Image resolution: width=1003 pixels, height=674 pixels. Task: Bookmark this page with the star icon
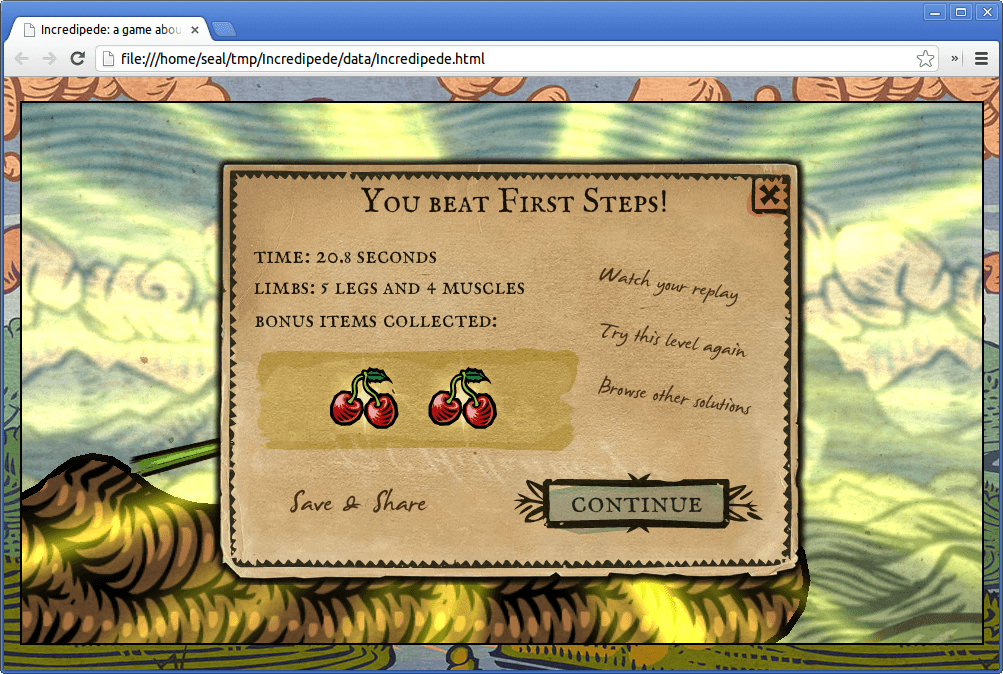[x=925, y=59]
